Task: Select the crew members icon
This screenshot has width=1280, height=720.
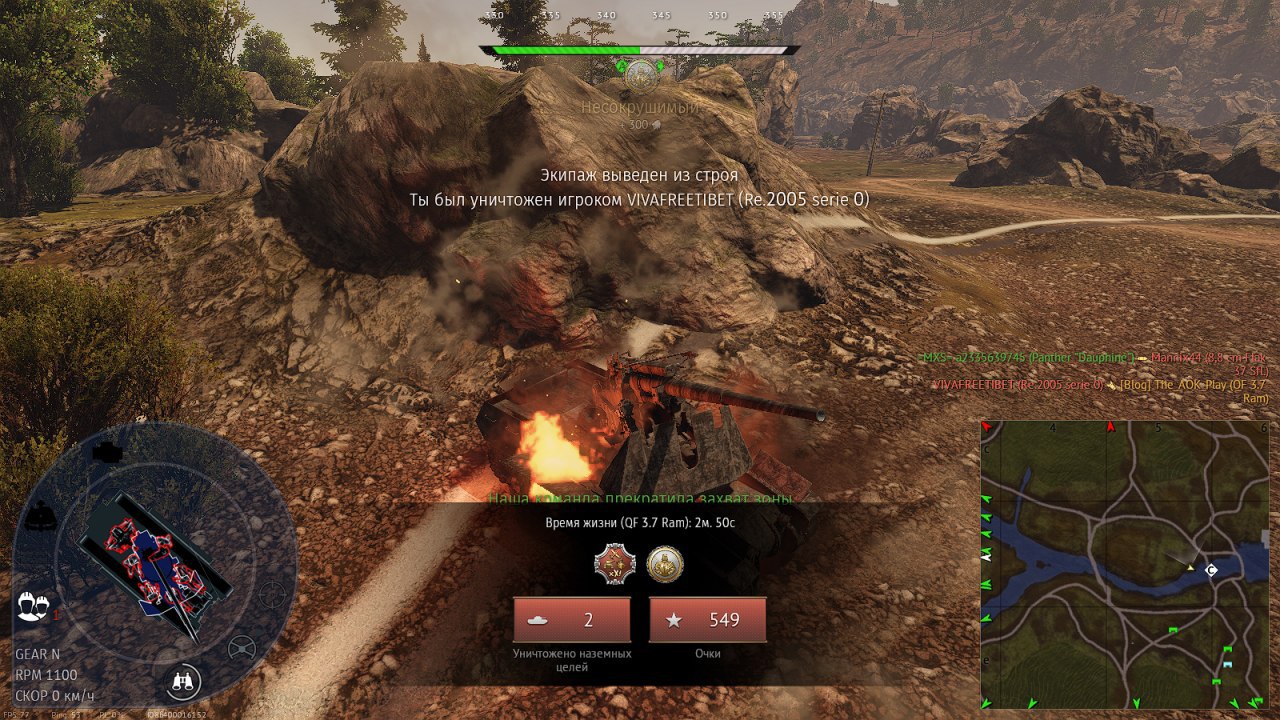Action: tap(33, 606)
